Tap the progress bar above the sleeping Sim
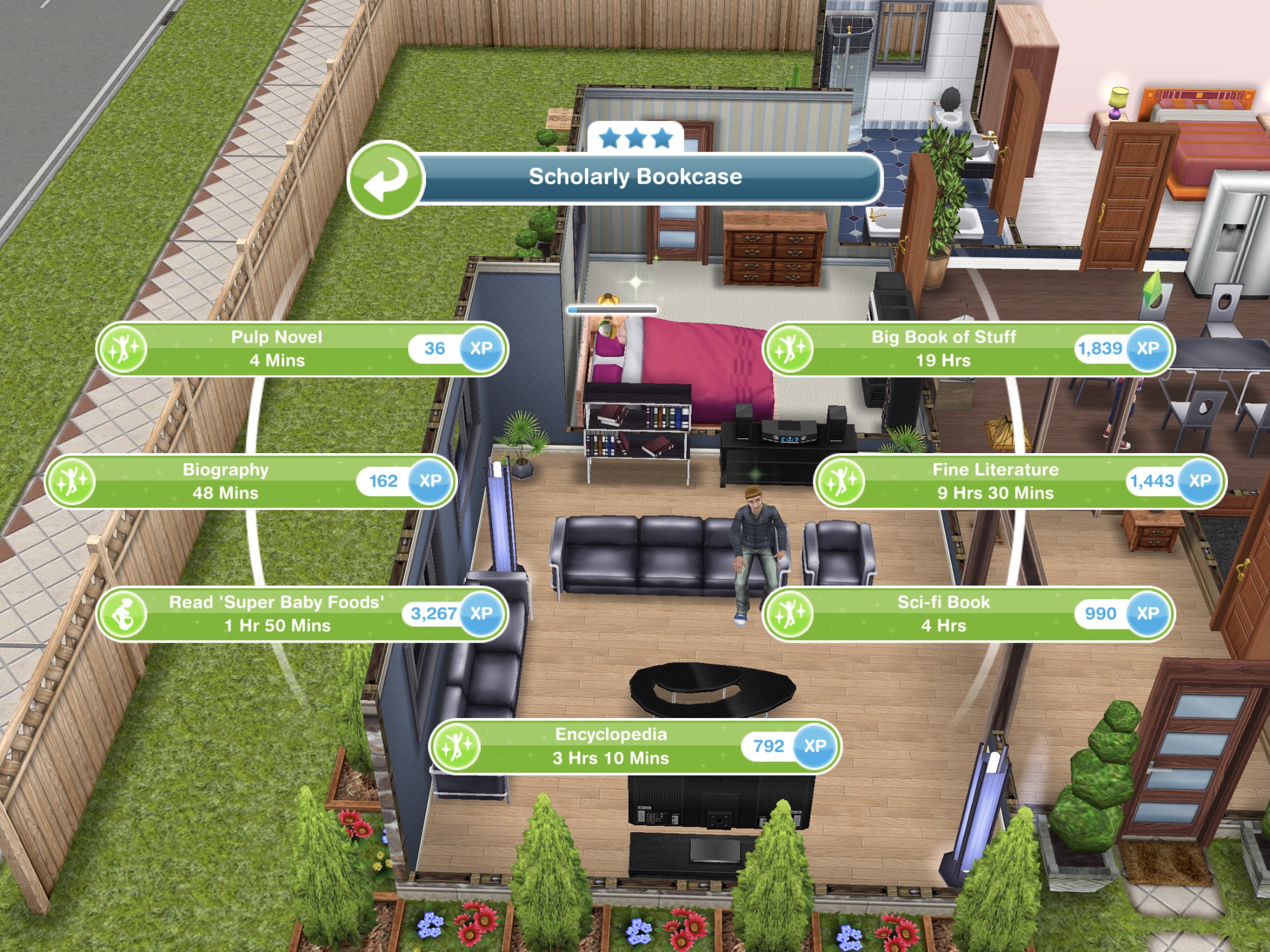 pyautogui.click(x=612, y=309)
